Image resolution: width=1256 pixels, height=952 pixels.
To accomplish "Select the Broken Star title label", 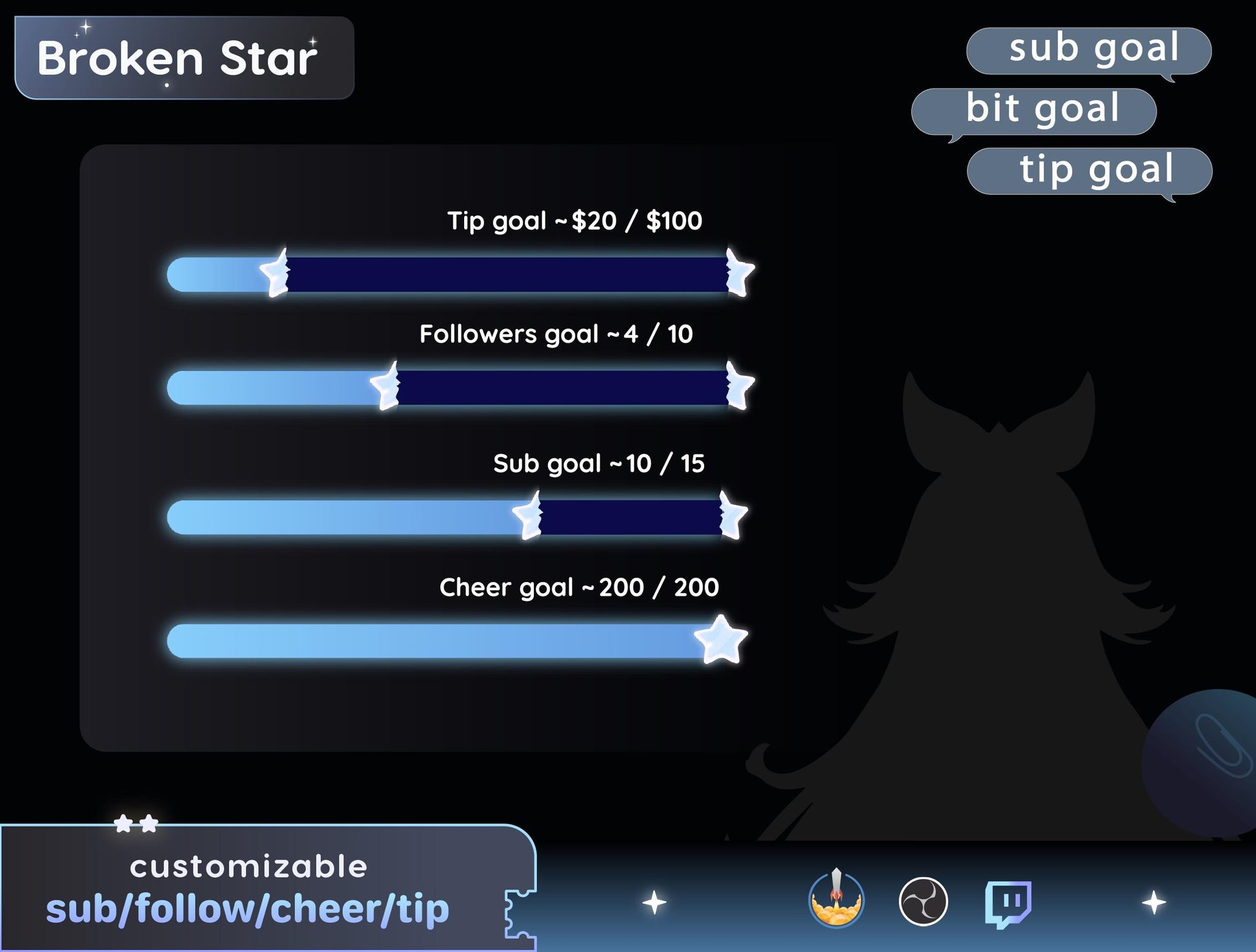I will [x=184, y=58].
